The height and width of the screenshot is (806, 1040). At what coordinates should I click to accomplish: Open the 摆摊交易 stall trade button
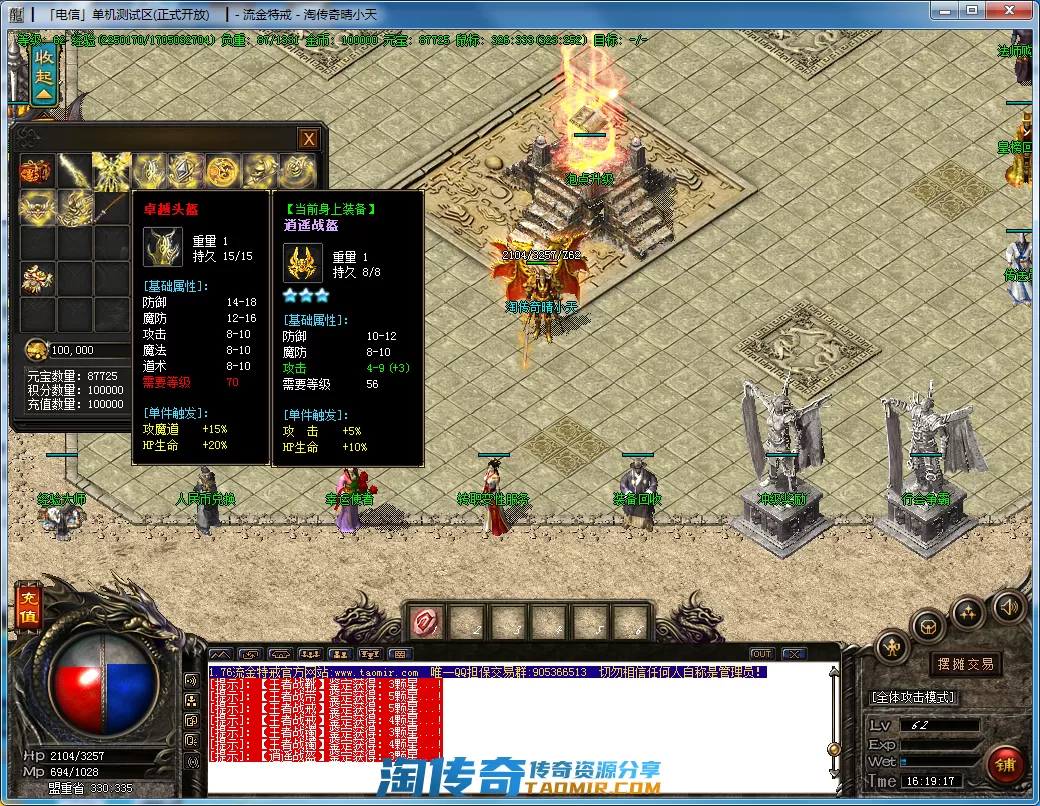coord(966,664)
